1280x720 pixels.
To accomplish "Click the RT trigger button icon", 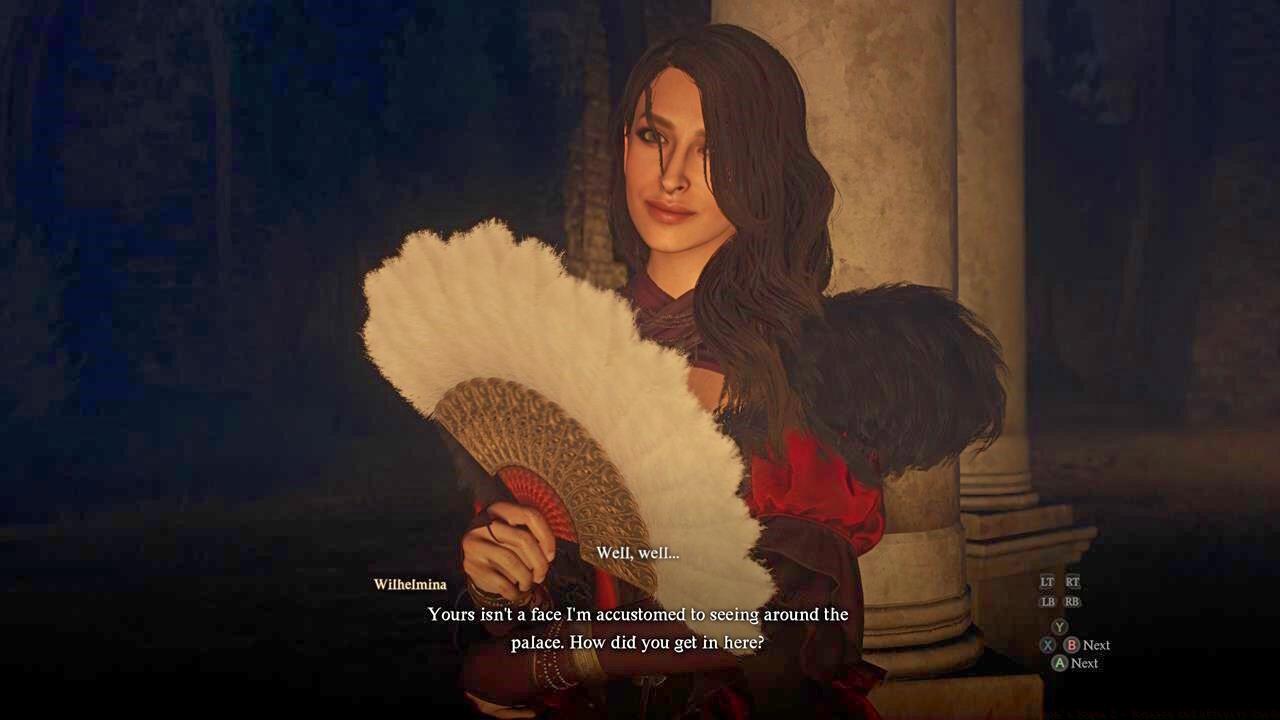I will pos(1072,581).
